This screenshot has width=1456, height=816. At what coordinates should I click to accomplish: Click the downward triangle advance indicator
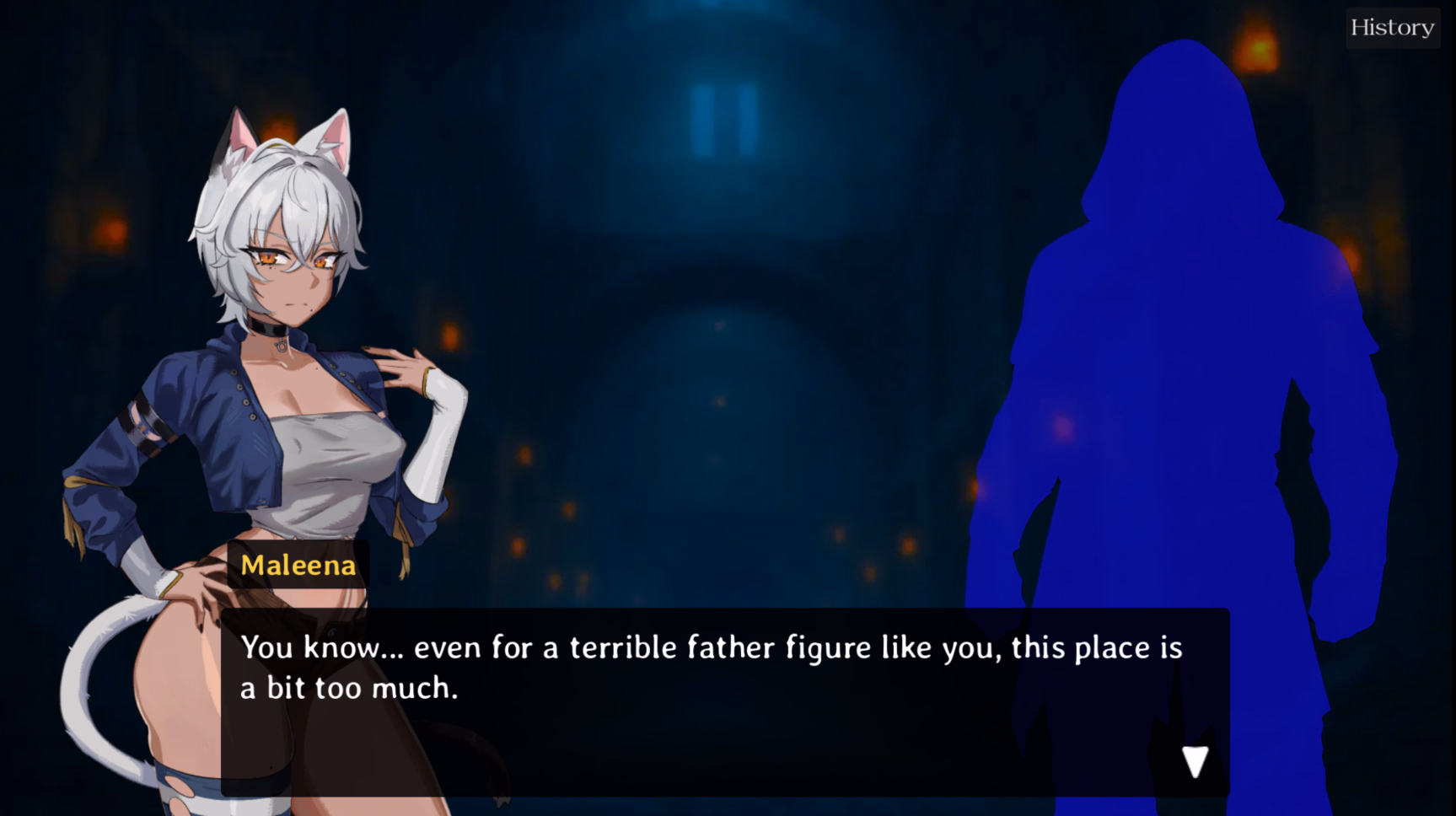point(1194,761)
